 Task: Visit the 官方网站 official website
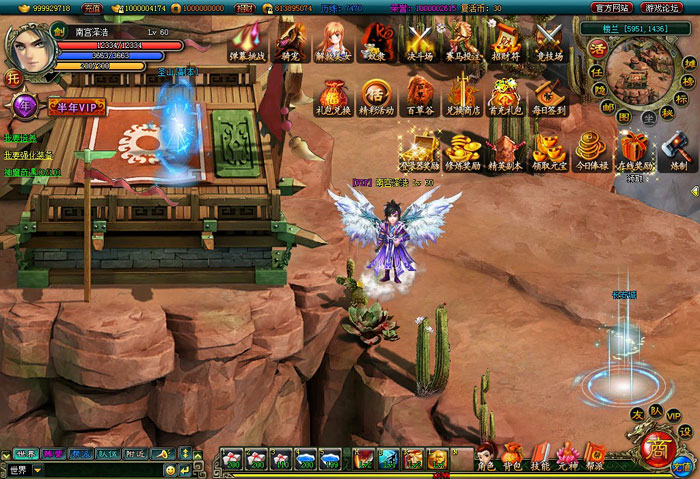point(612,7)
